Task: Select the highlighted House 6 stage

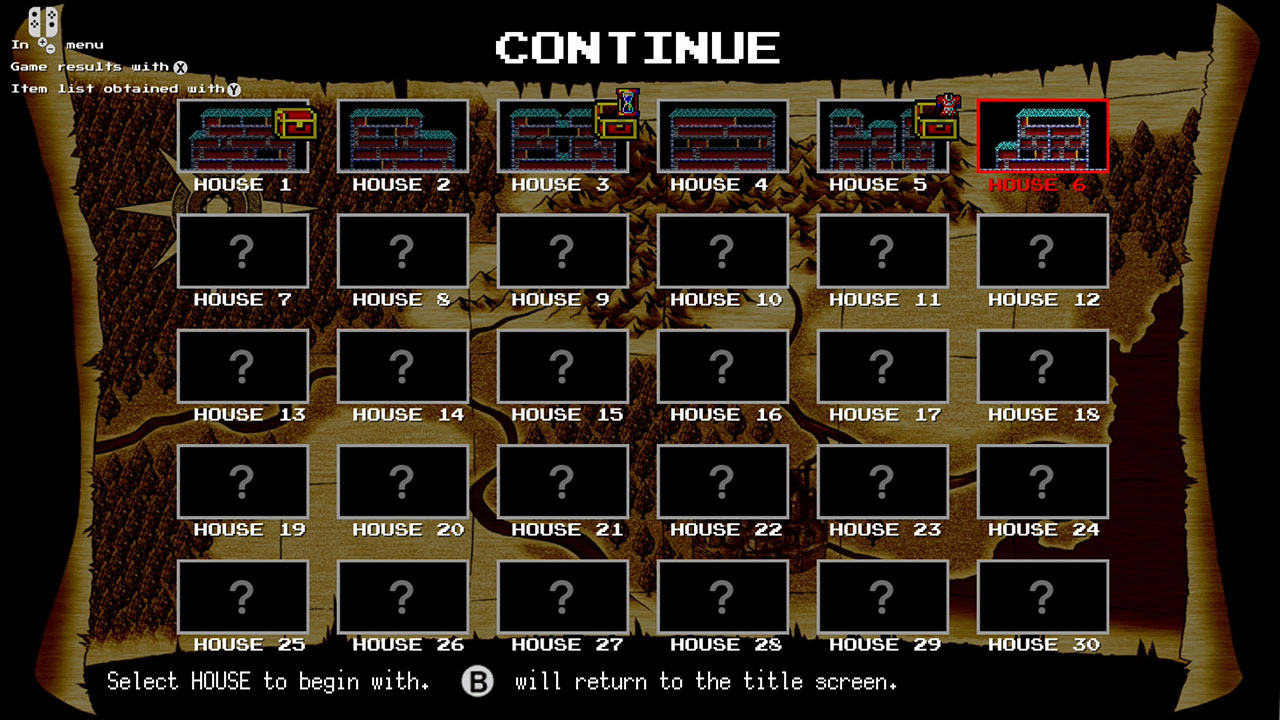Action: 1042,135
